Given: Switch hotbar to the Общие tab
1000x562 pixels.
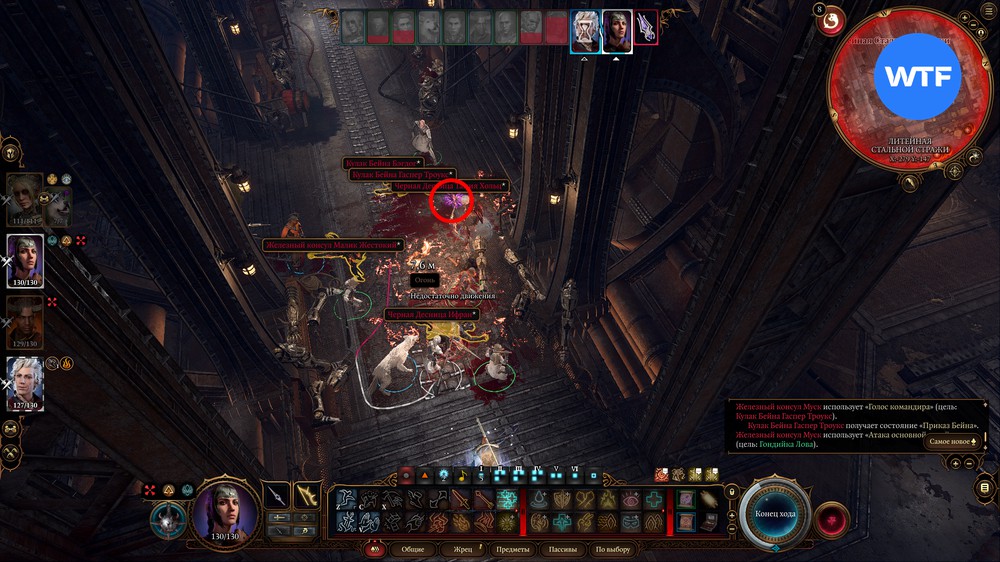Looking at the screenshot, I should [412, 549].
